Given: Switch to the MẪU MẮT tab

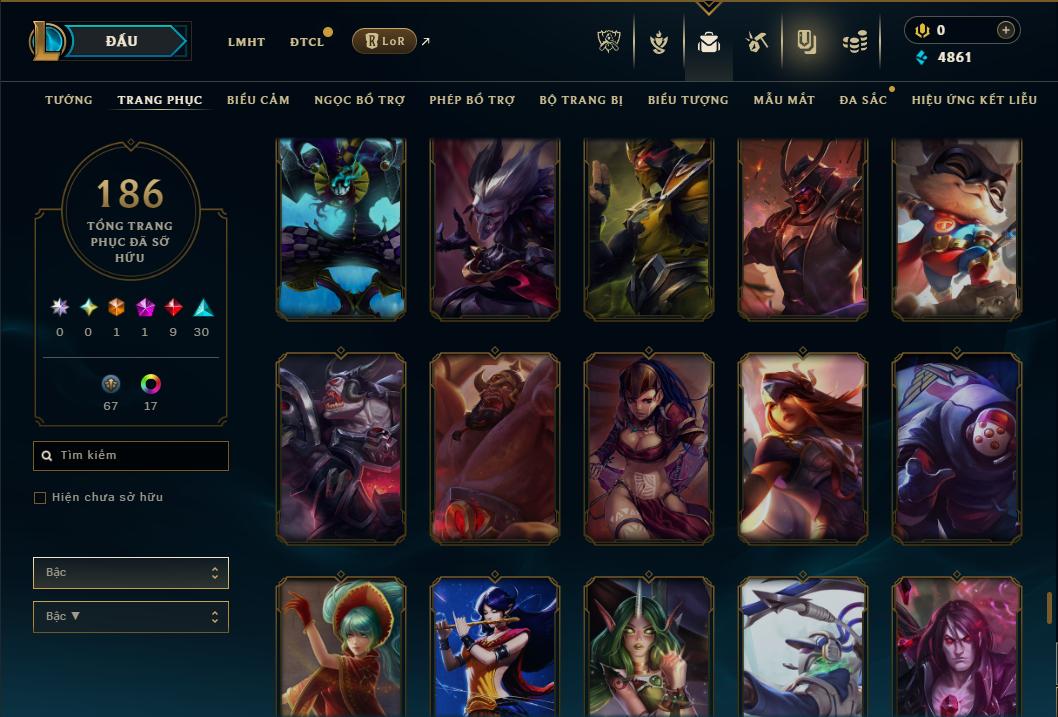Looking at the screenshot, I should (x=784, y=100).
